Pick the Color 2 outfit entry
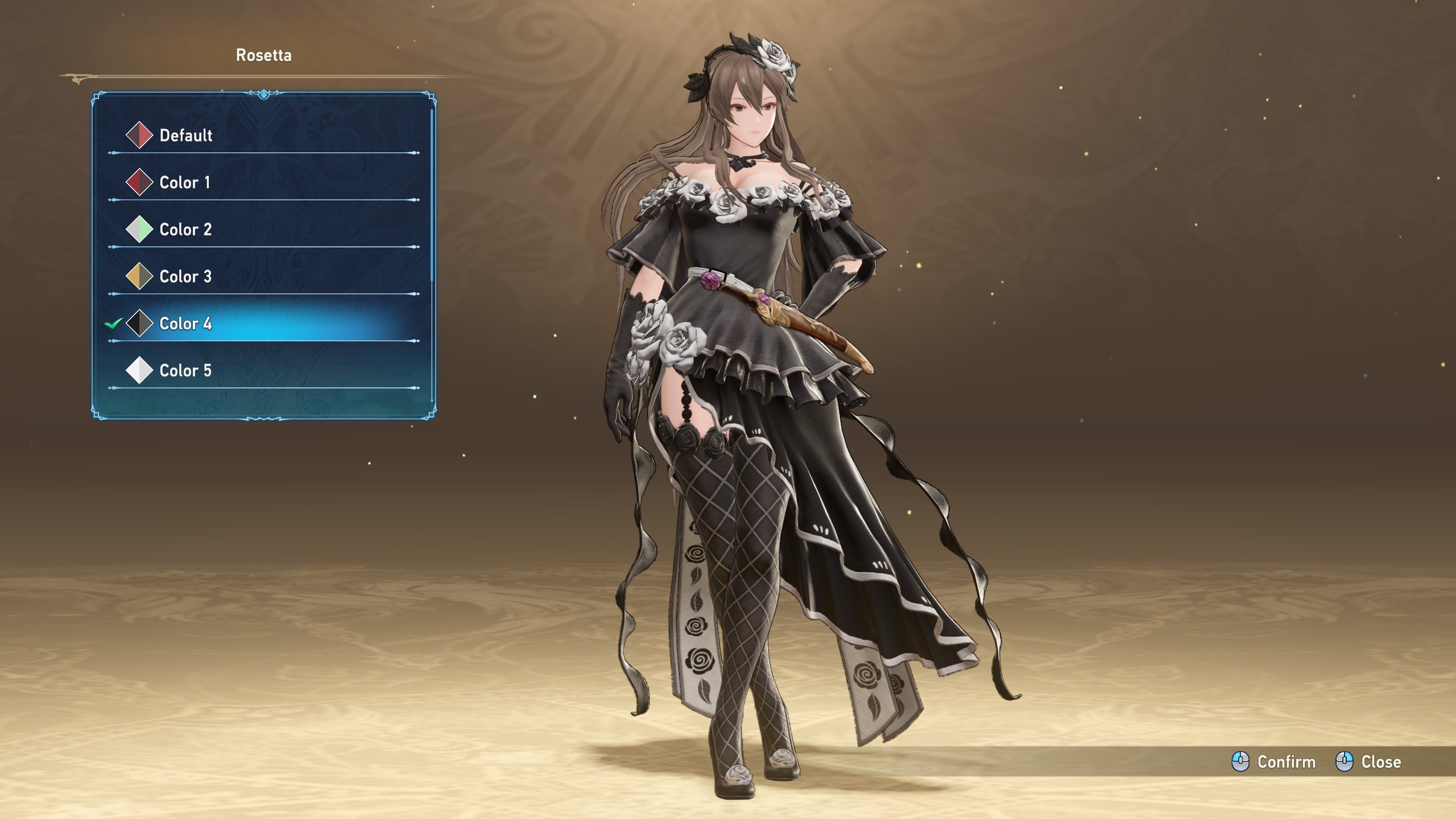This screenshot has height=819, width=1456. (185, 230)
